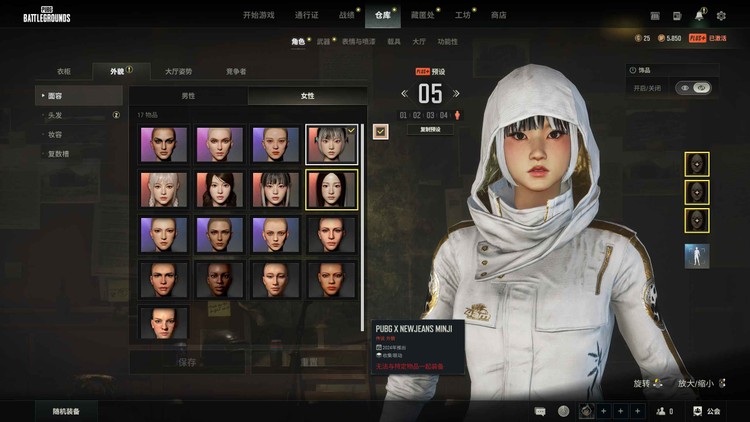Show the 男性 male face options
Screen dimensions: 750x422
pos(188,96)
